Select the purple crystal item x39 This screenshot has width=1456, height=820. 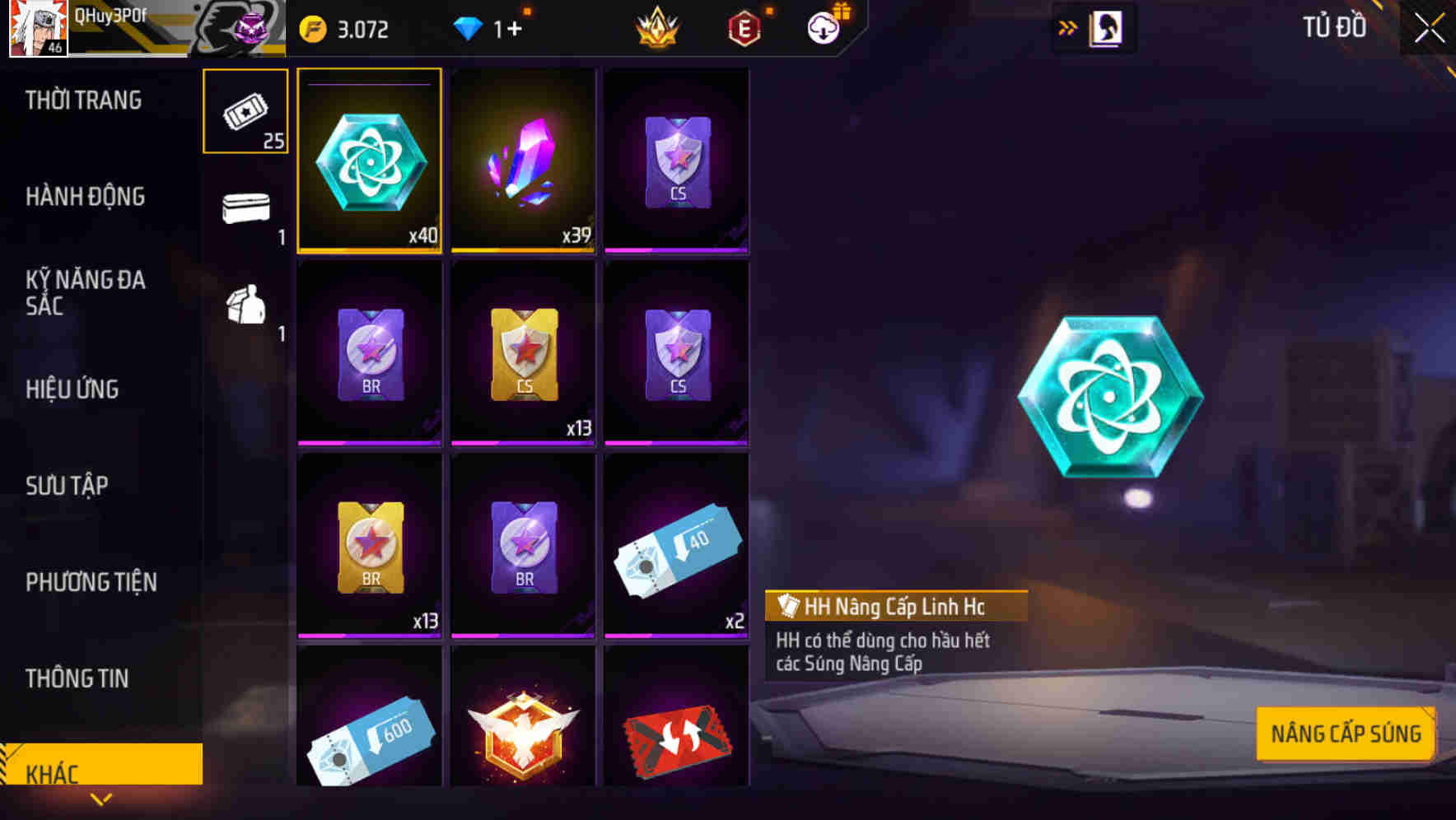coord(523,161)
